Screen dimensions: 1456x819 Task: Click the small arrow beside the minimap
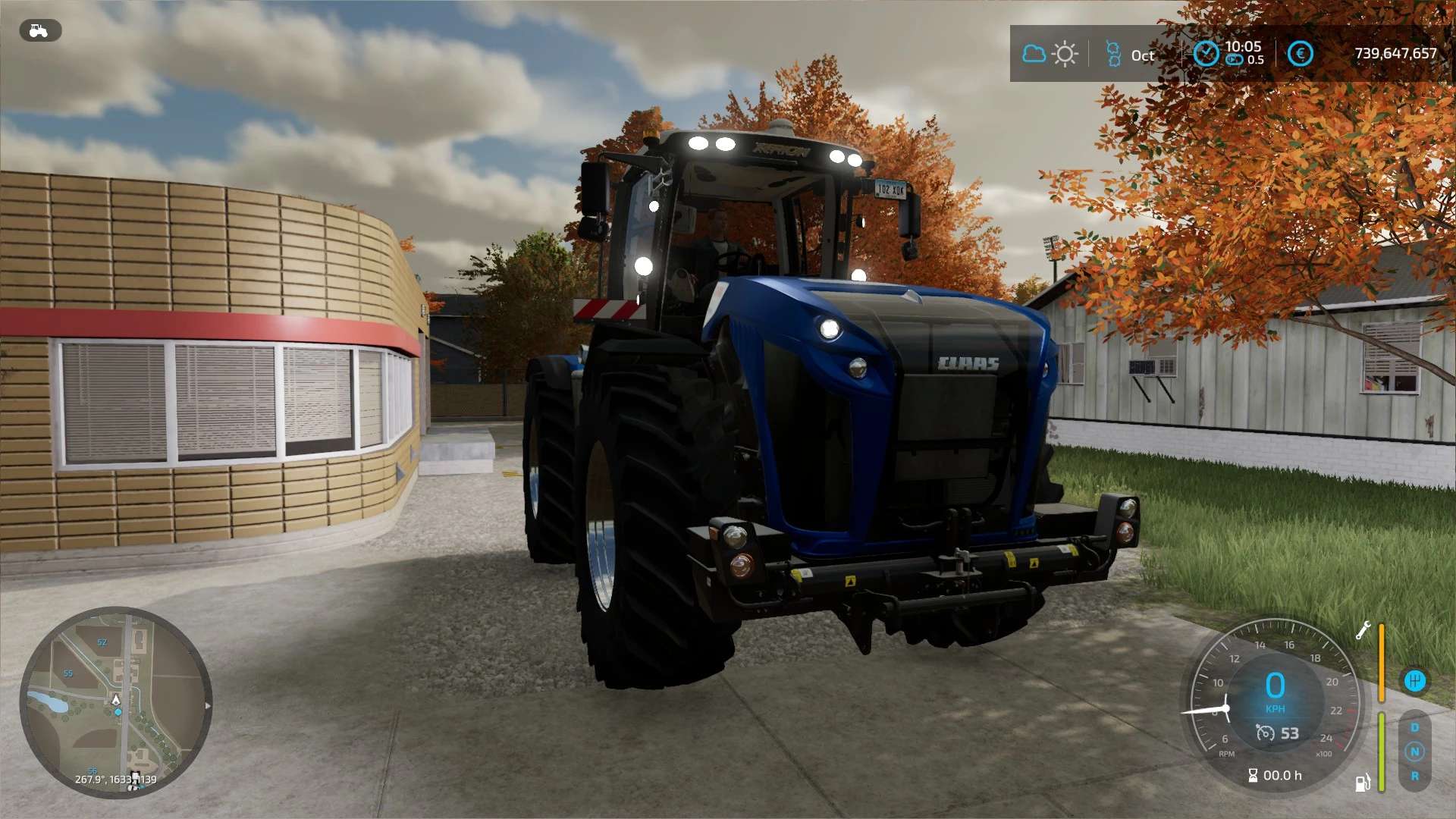(208, 705)
